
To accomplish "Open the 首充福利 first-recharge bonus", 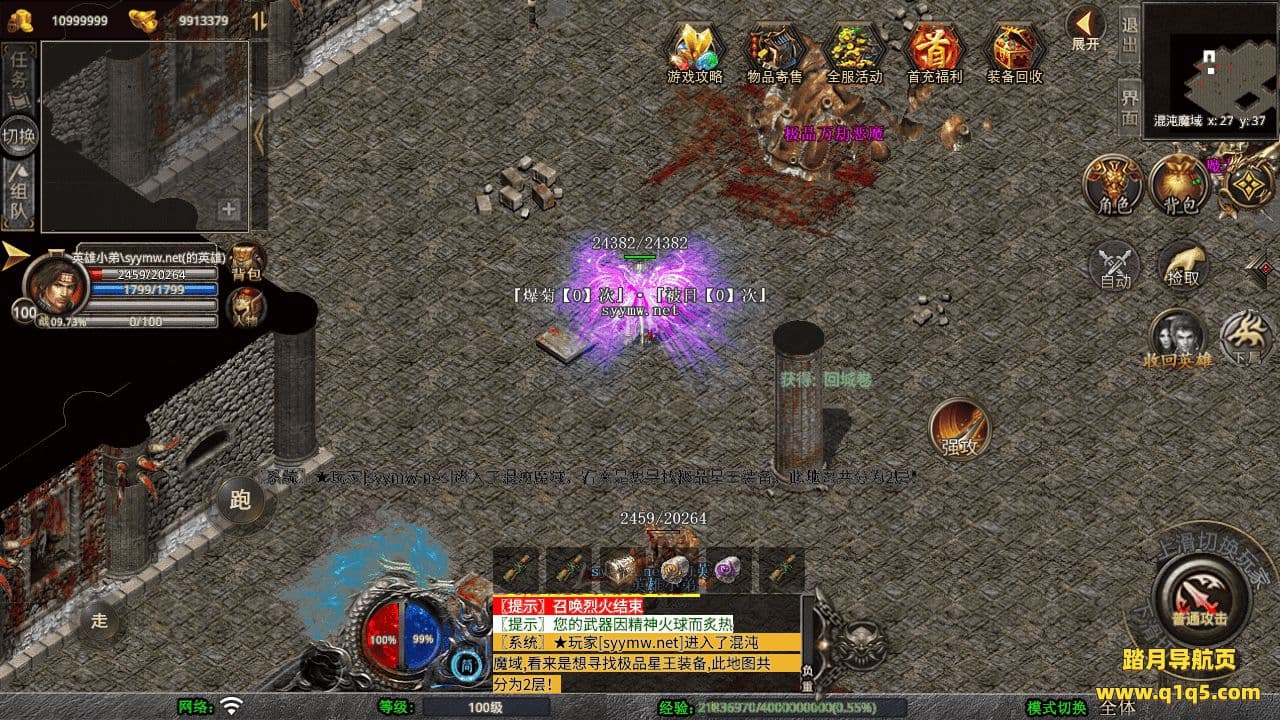I will pyautogui.click(x=934, y=52).
